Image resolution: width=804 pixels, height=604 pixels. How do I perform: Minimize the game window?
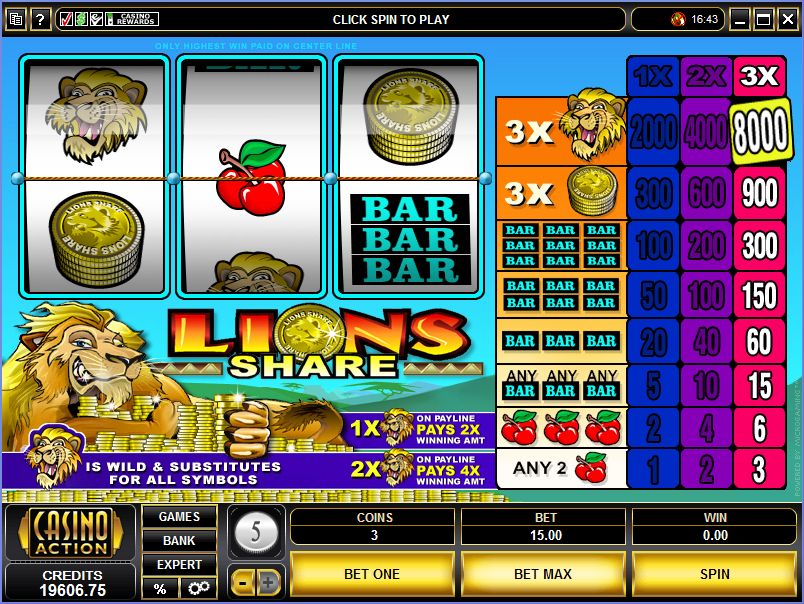[x=740, y=19]
